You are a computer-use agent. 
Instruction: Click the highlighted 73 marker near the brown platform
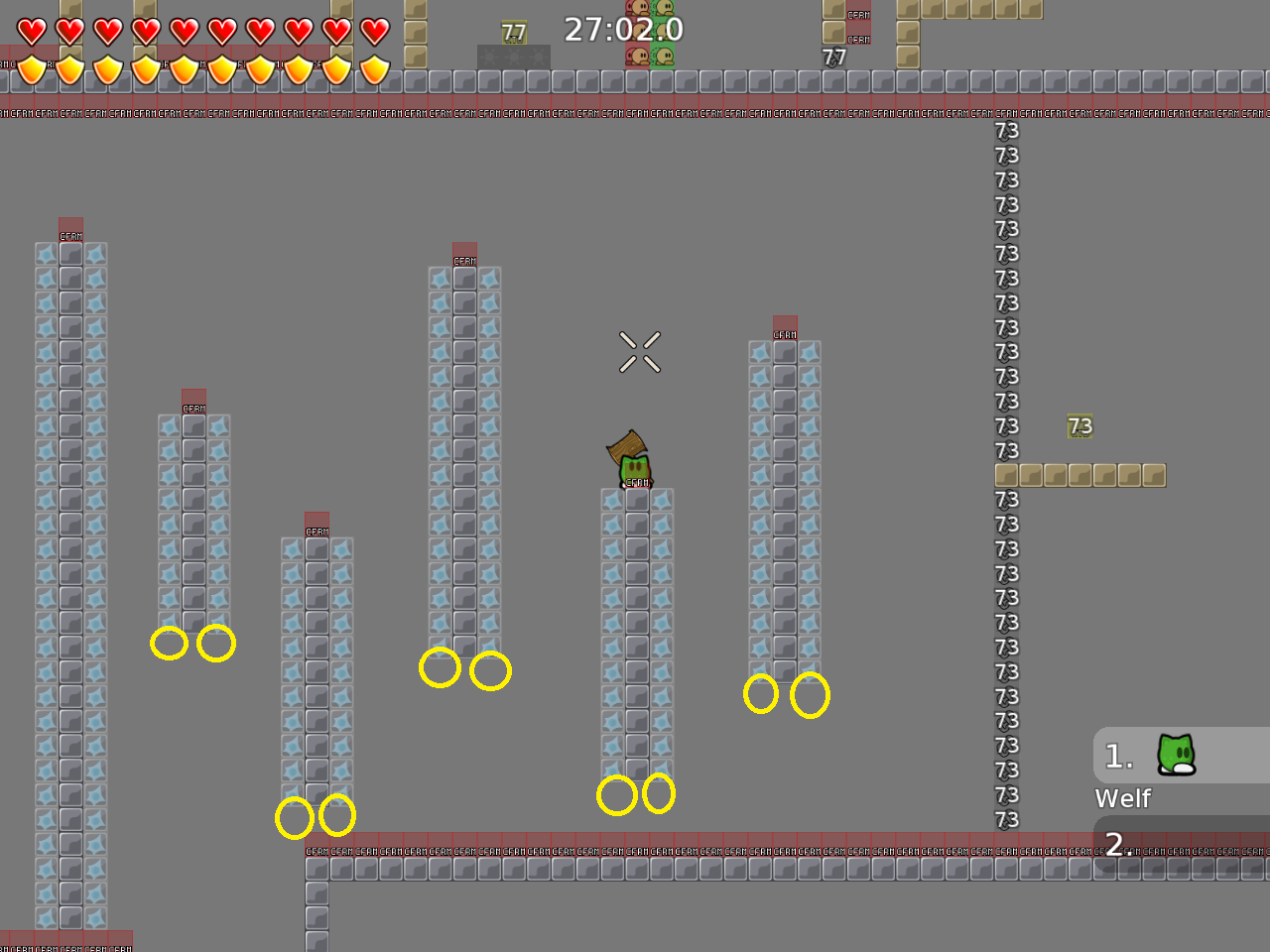1079,426
